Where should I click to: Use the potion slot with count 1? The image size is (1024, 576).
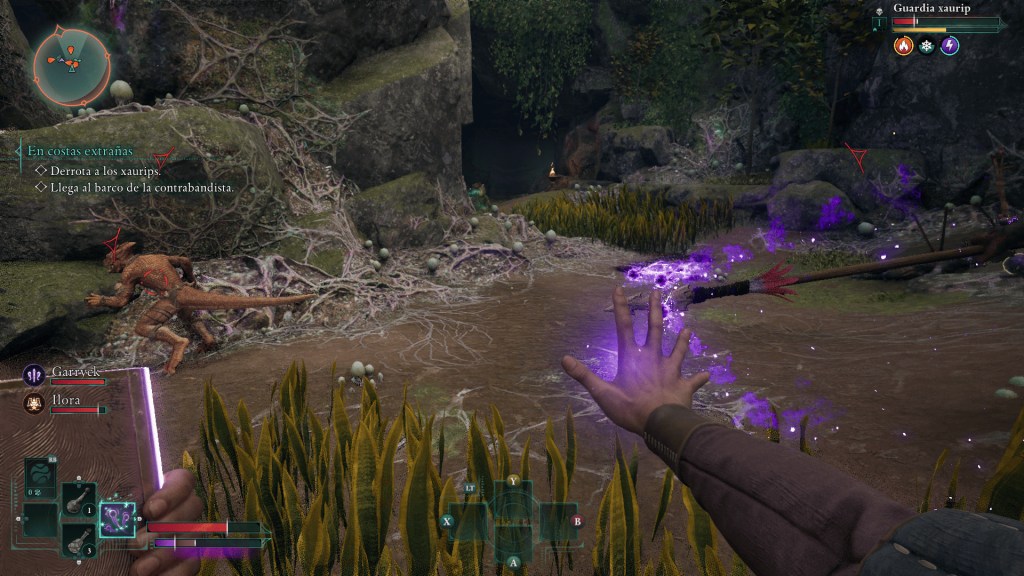79,499
